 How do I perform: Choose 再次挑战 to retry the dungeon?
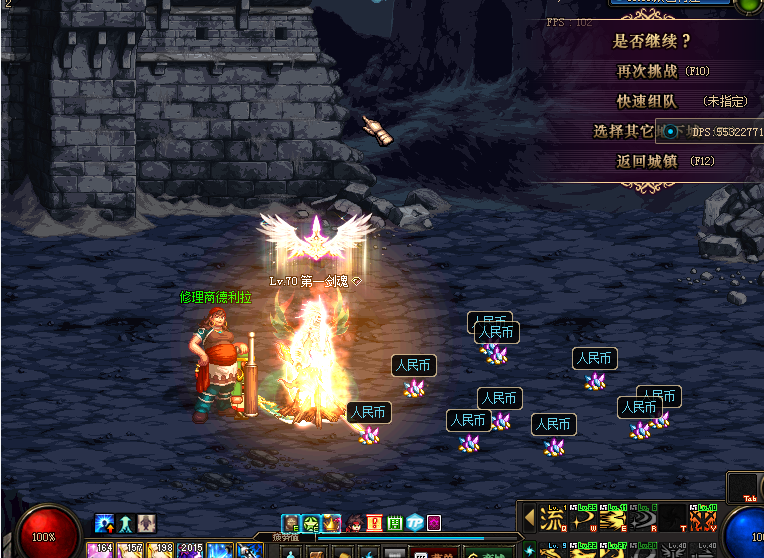[648, 71]
